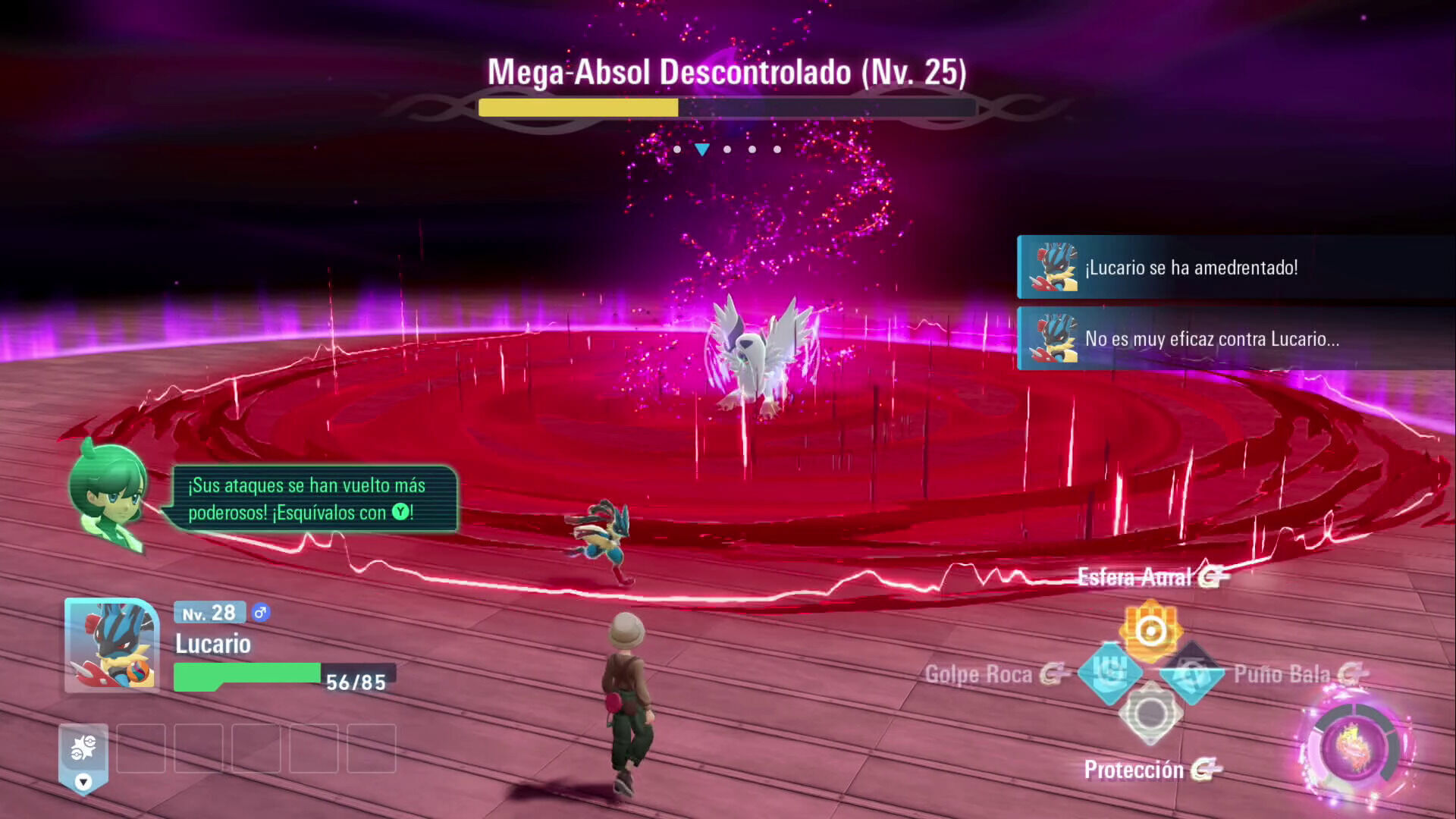
Task: Trigger the Protección move icon
Action: click(1150, 714)
